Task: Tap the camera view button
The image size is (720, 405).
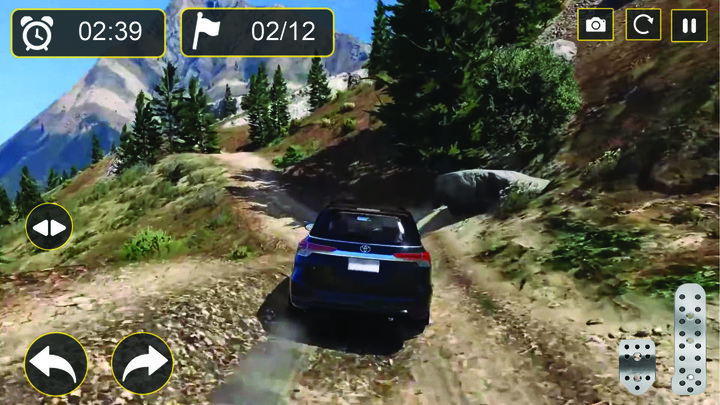Action: (596, 25)
